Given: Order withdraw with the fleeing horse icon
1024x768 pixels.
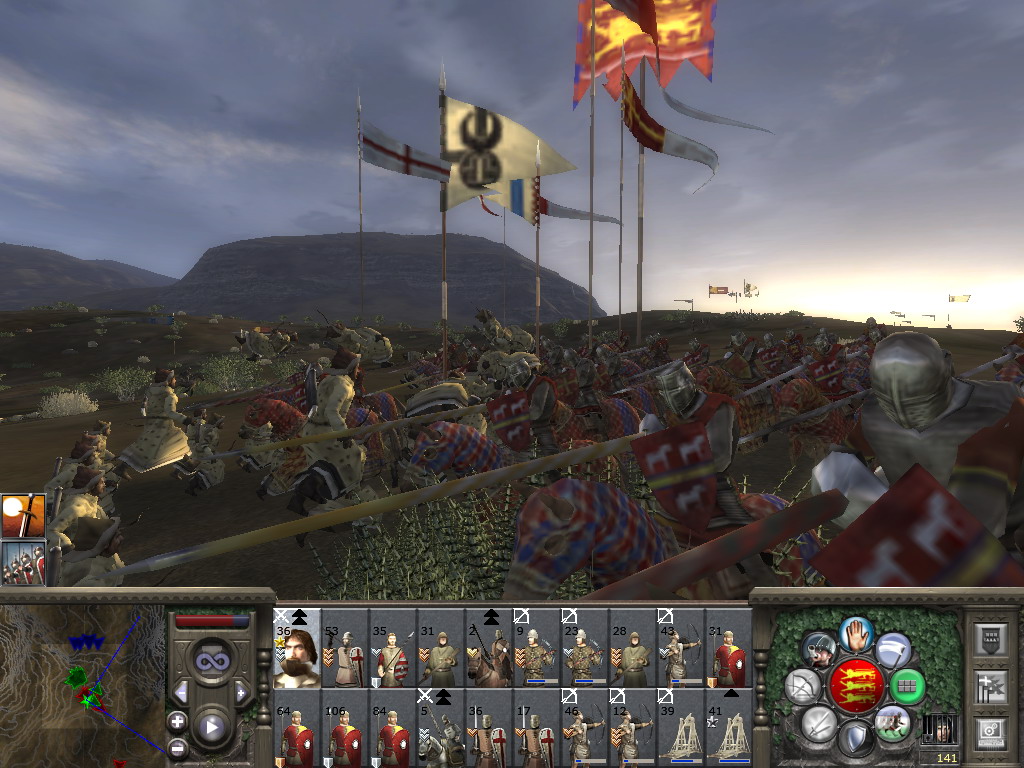Looking at the screenshot, I should coord(891,722).
